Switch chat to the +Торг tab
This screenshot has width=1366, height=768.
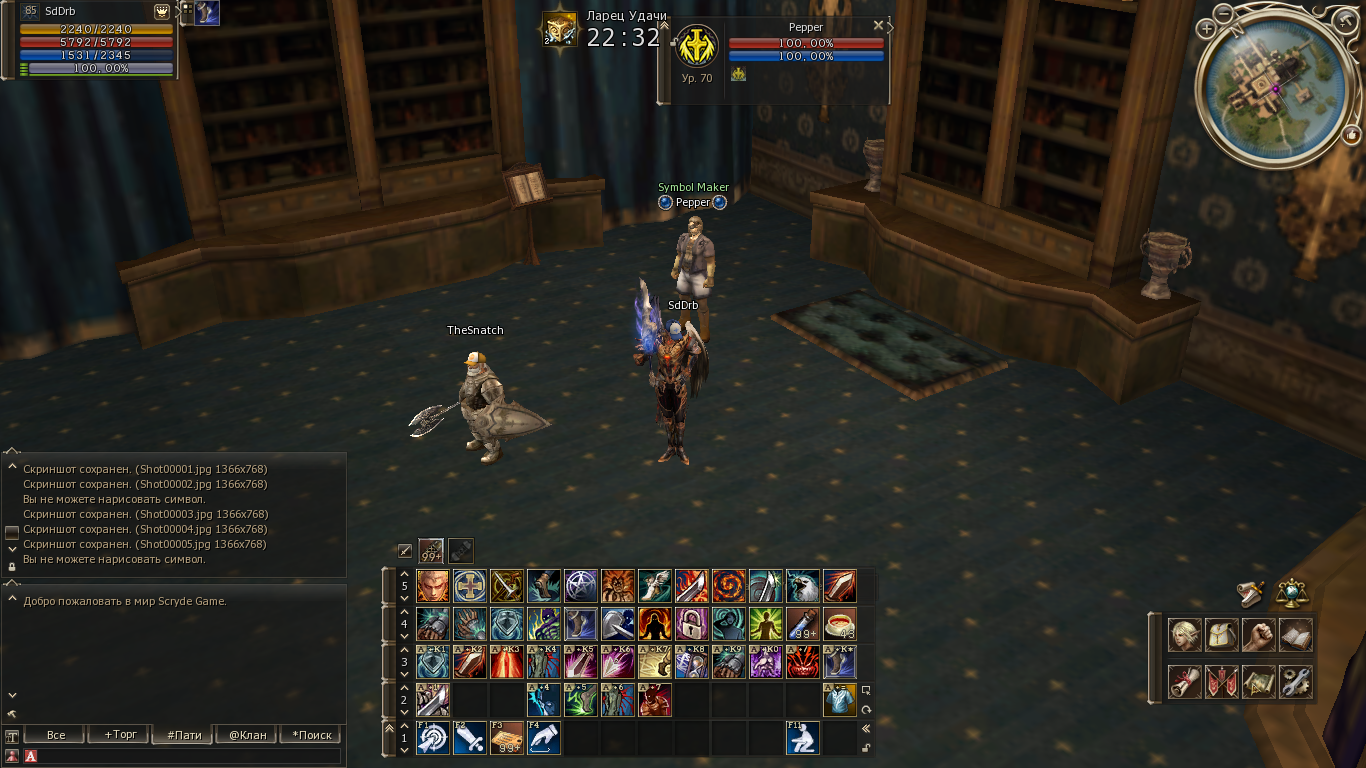[x=120, y=735]
